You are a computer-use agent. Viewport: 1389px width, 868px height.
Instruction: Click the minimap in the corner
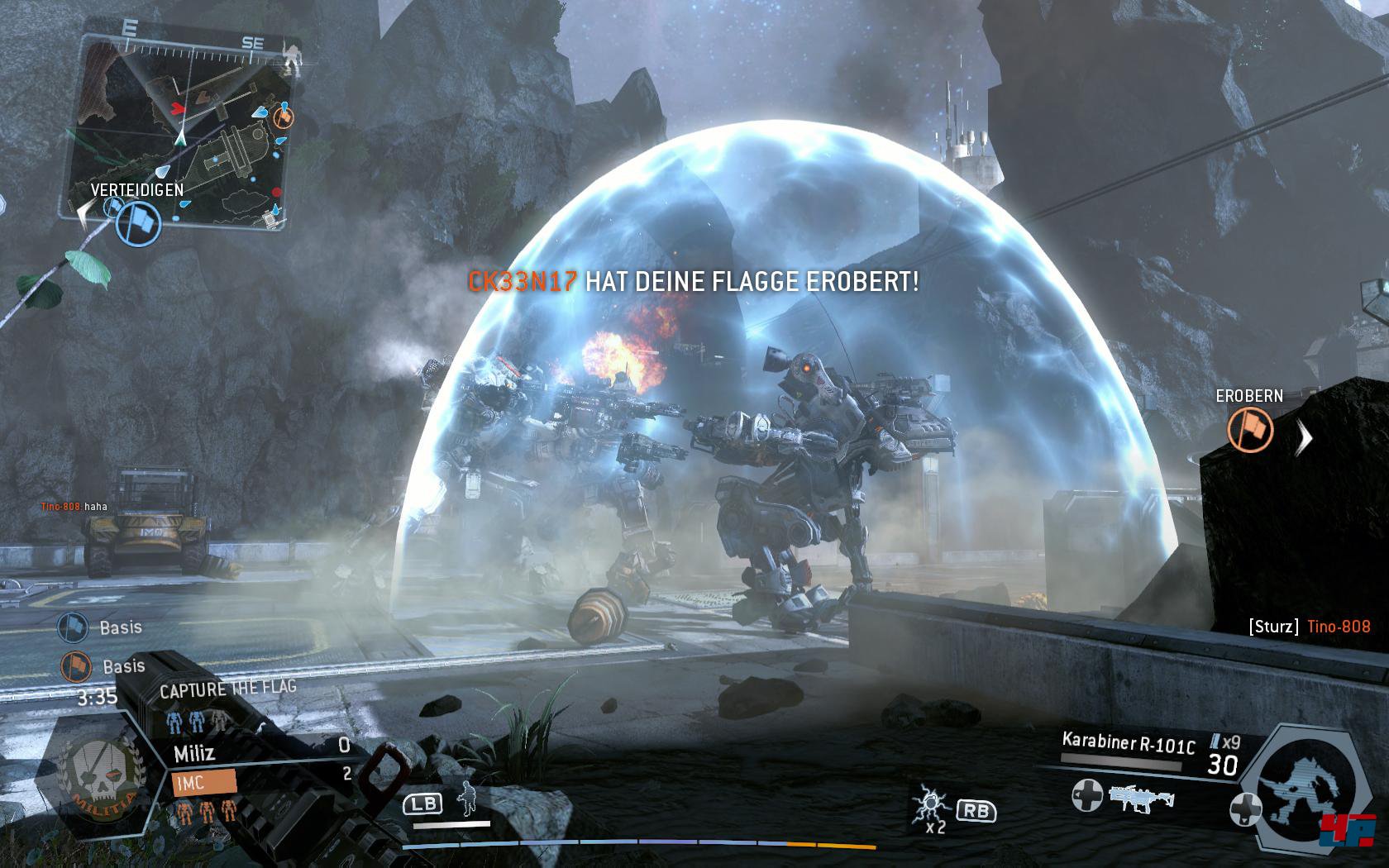point(186,131)
